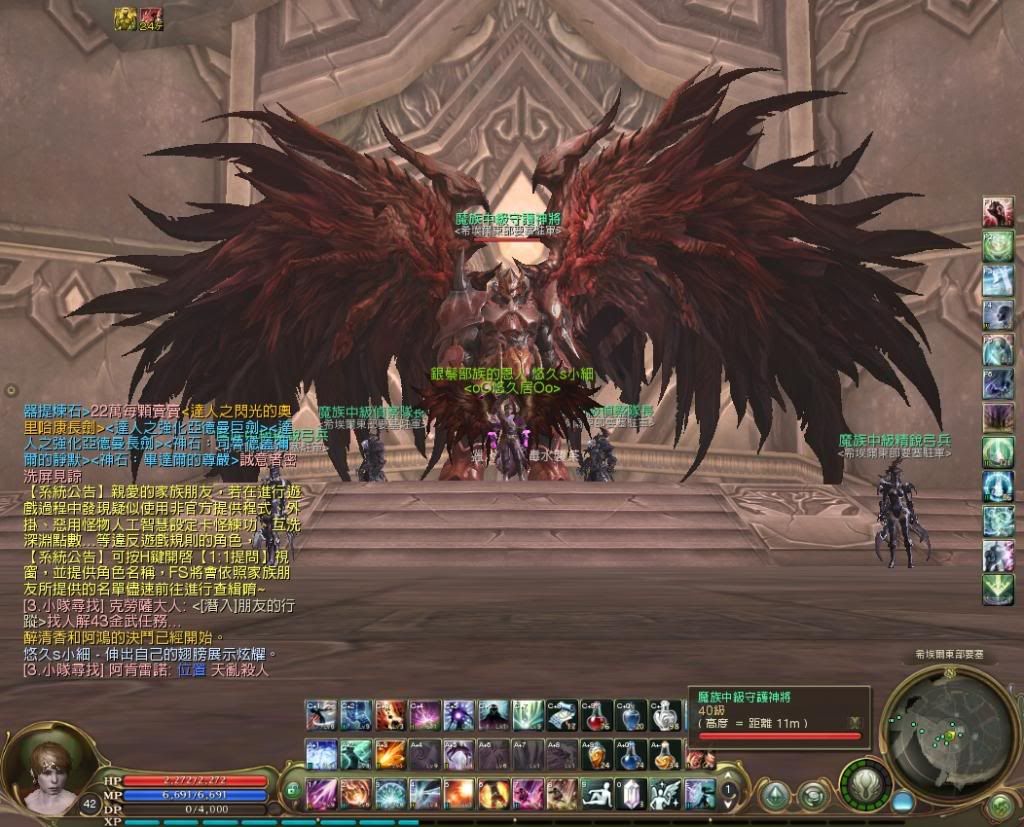Activate the green downward arrow side skill
1024x827 pixels.
coord(997,590)
